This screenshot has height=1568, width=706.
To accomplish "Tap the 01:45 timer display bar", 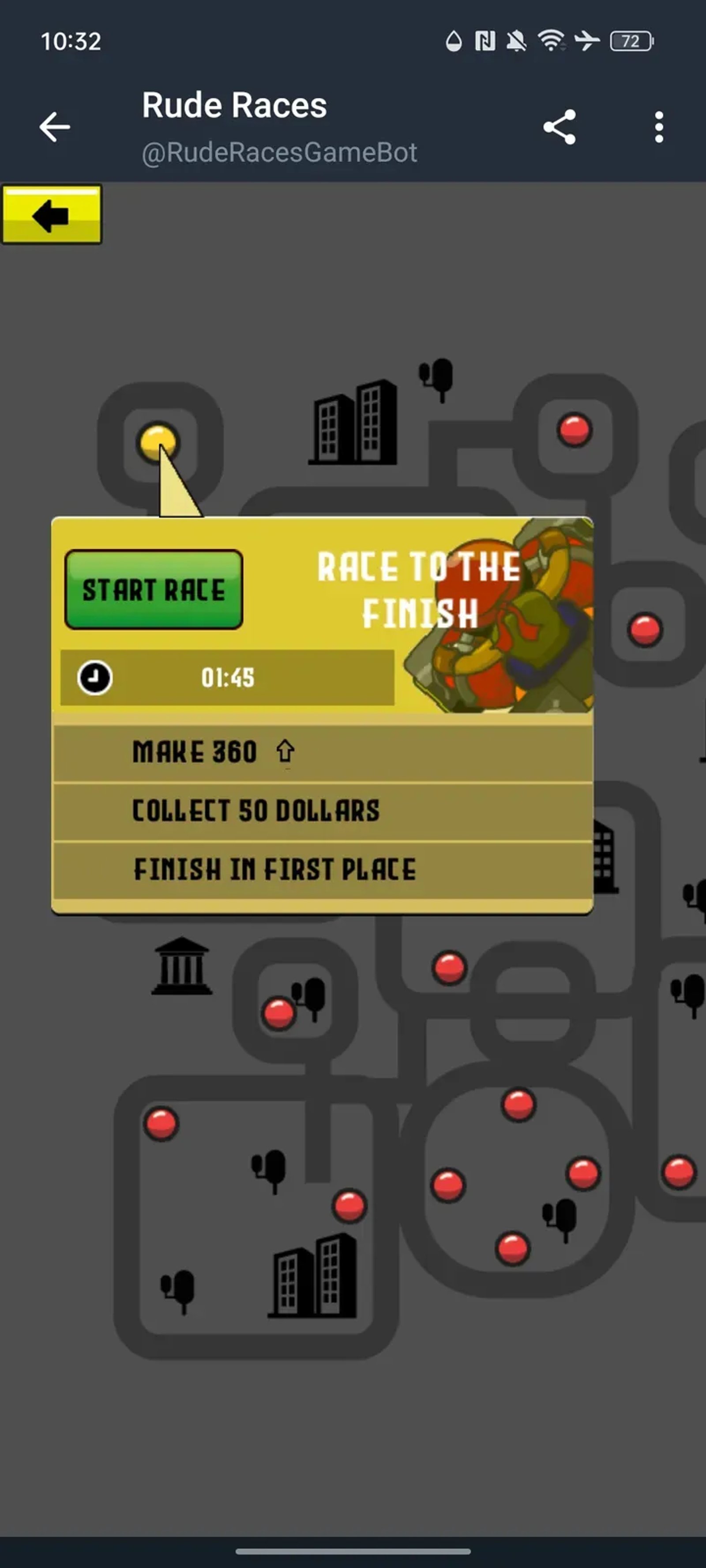I will click(228, 677).
